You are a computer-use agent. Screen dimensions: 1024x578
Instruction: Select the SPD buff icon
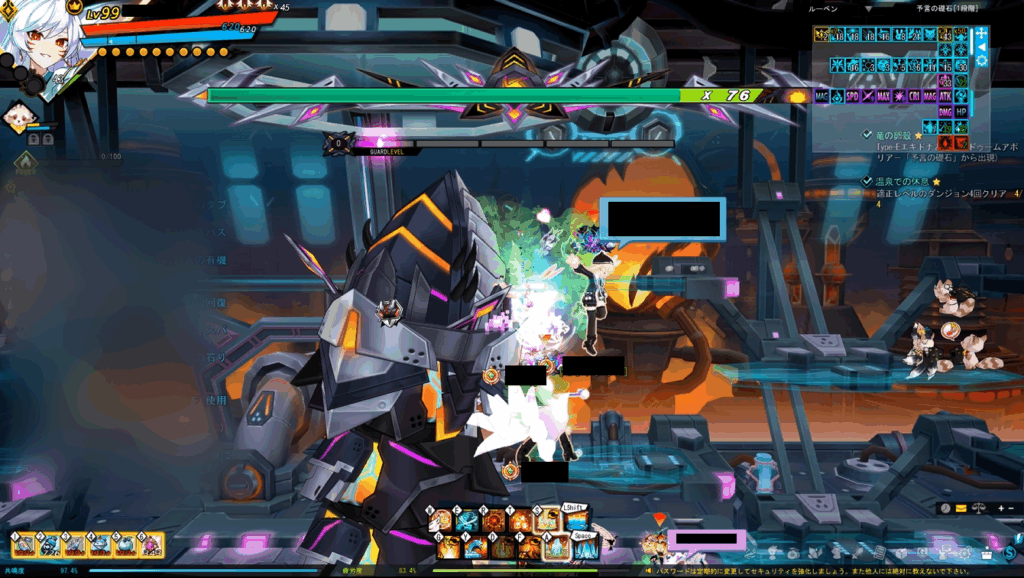(x=852, y=97)
